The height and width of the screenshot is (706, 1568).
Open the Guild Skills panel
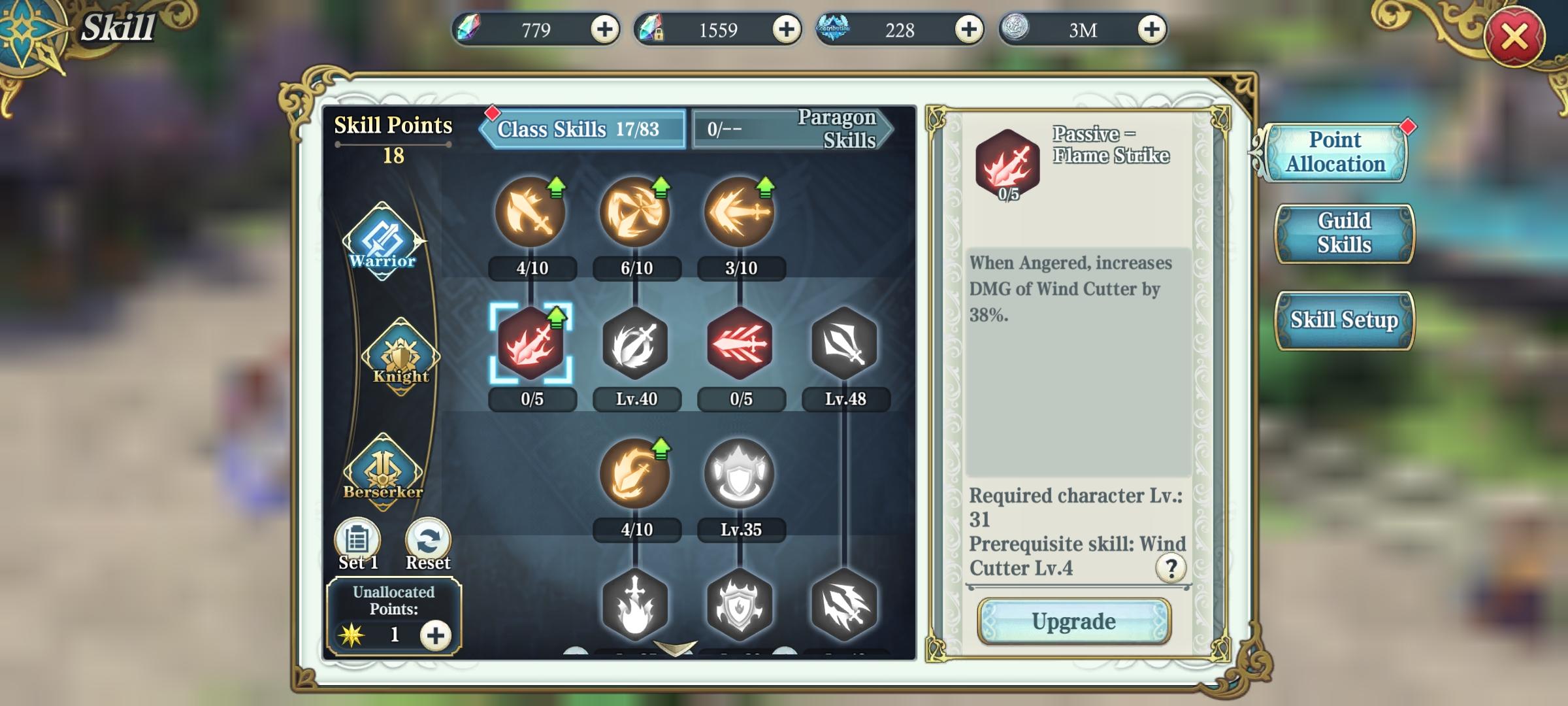[1343, 232]
